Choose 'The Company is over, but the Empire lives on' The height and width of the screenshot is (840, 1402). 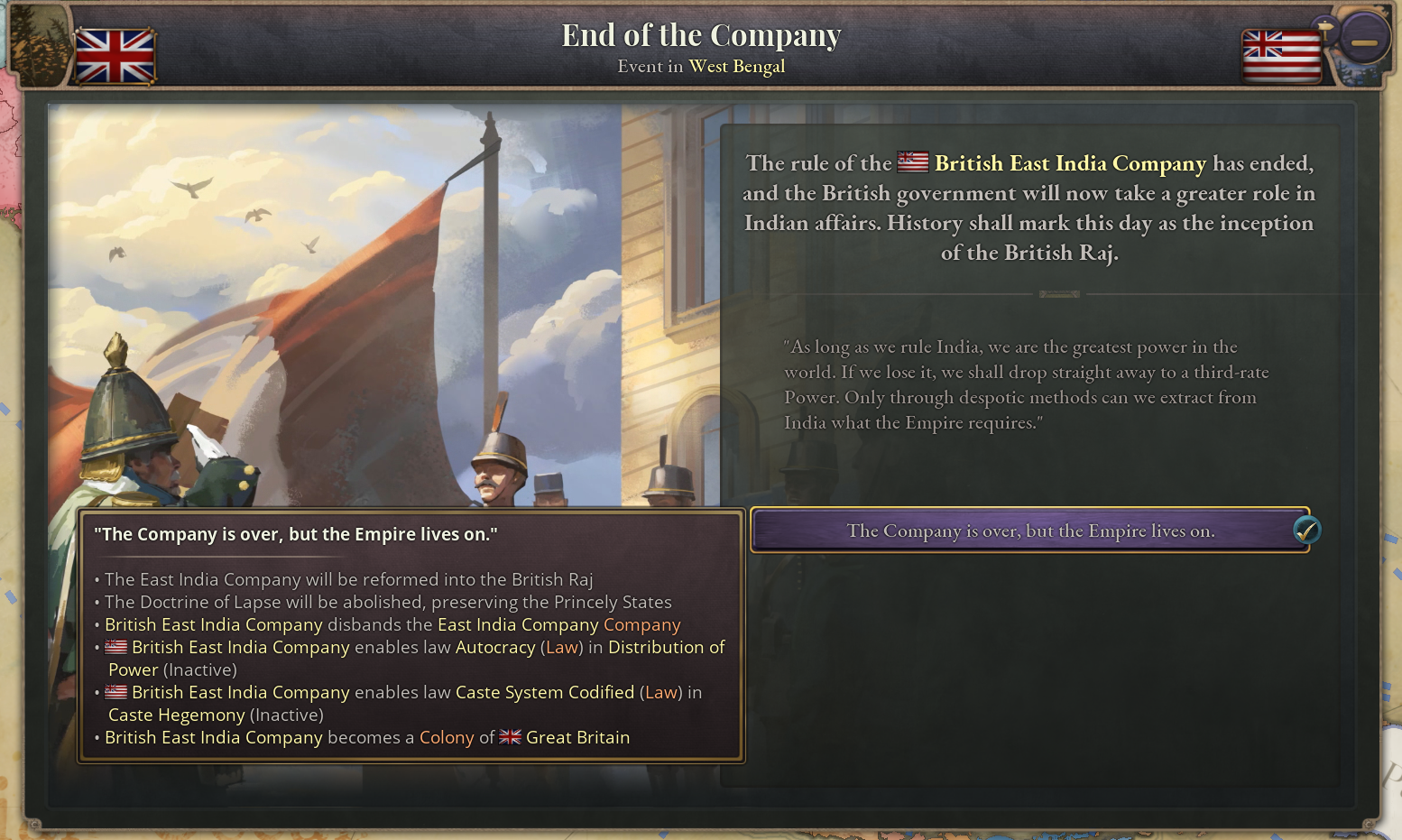click(1031, 531)
